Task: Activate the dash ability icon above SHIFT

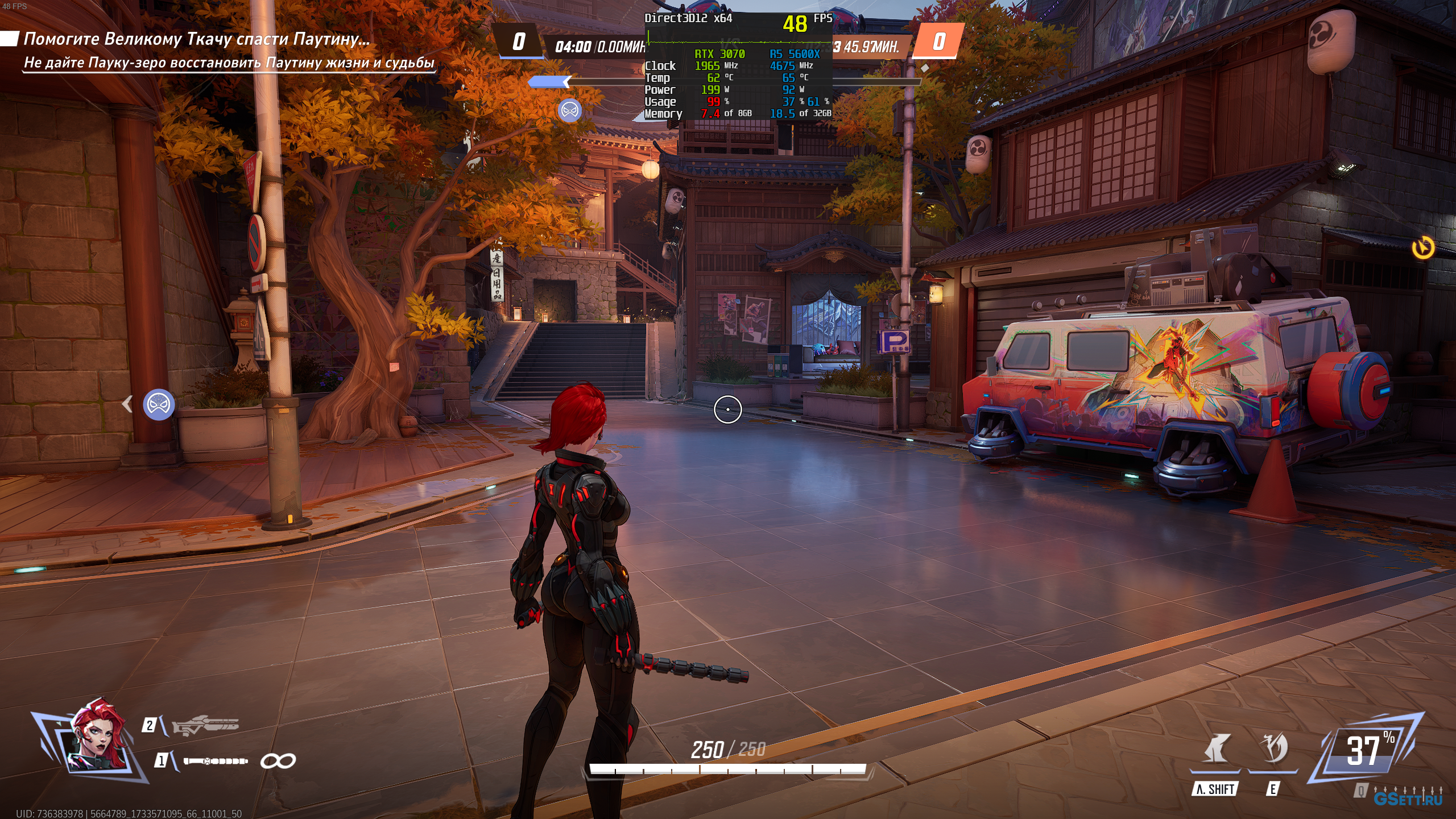Action: click(1215, 748)
